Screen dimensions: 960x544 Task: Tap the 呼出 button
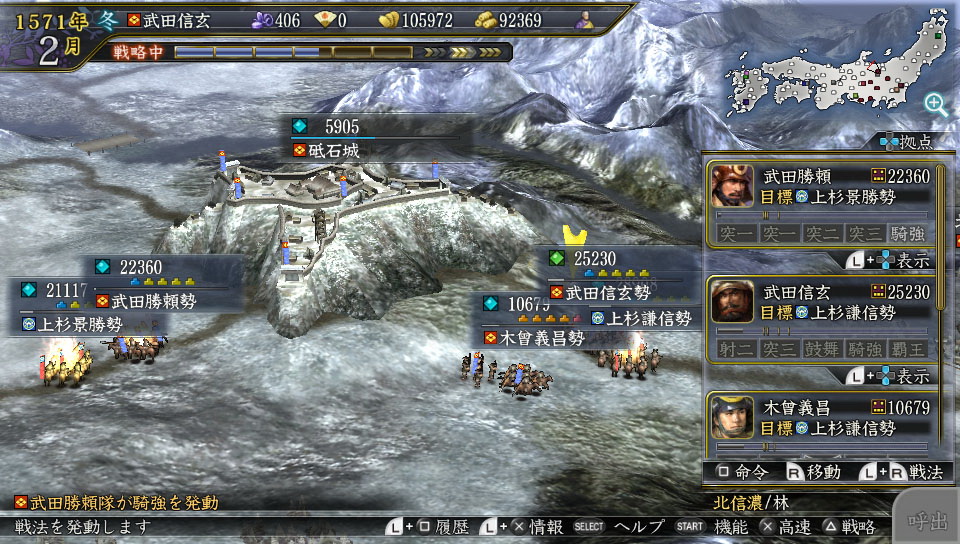(927, 521)
